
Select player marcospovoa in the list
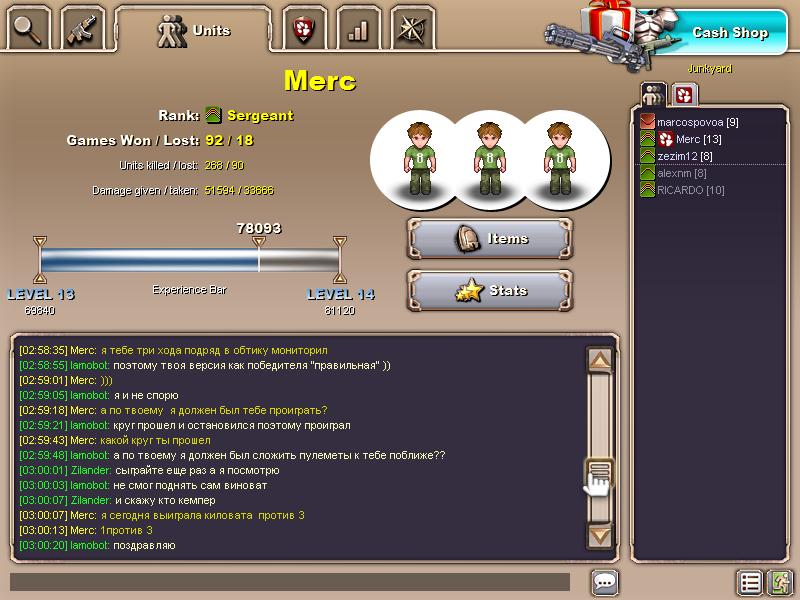pos(697,122)
